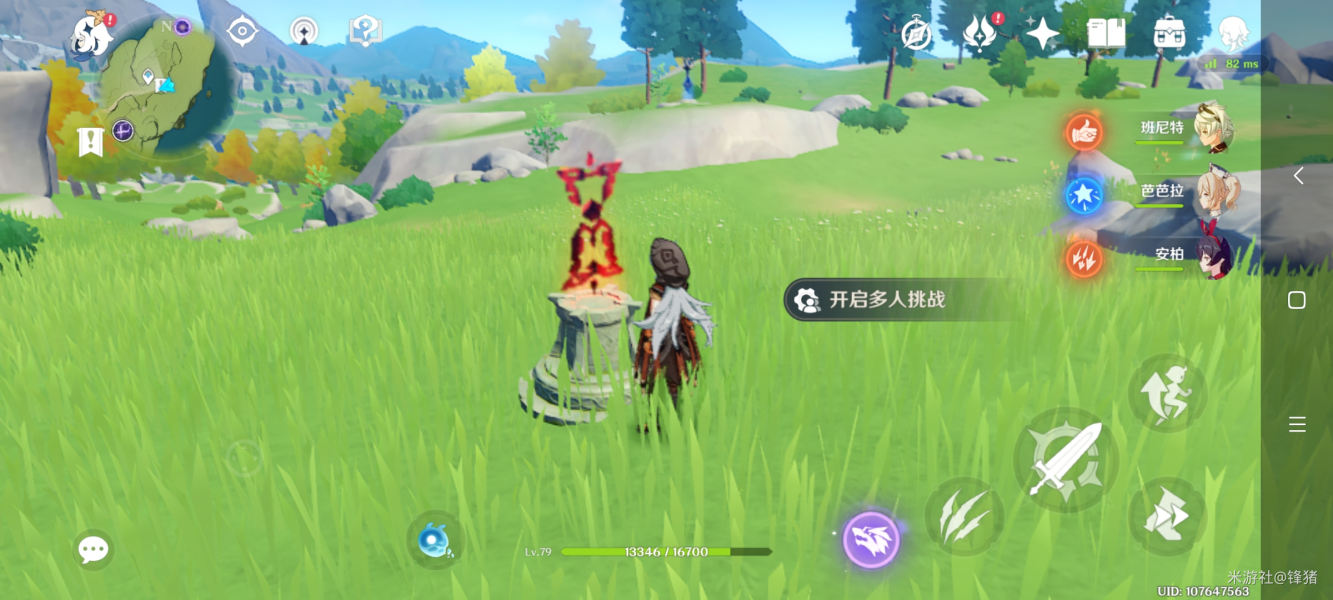The height and width of the screenshot is (600, 1333).
Task: Activate the claw elemental skill
Action: pos(963,518)
